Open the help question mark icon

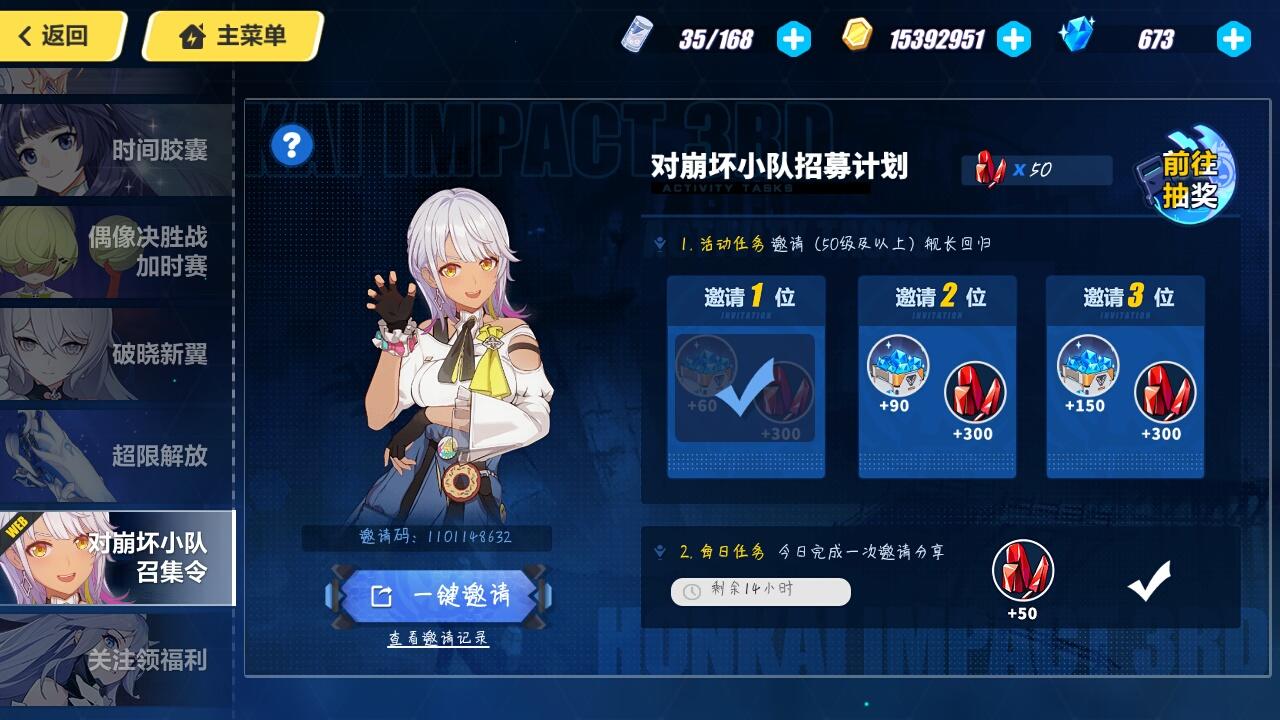290,143
